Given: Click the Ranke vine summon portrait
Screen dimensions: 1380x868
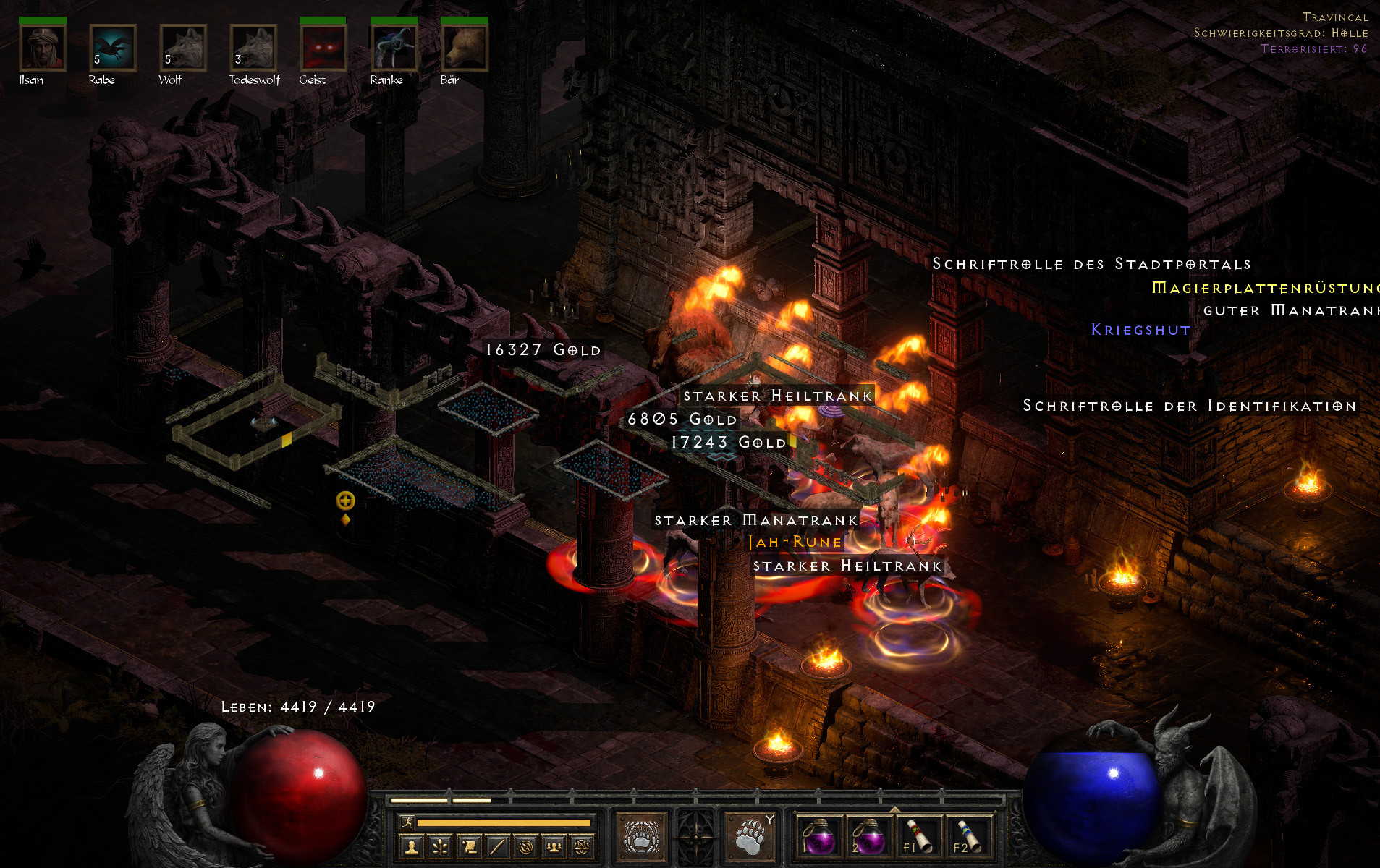Looking at the screenshot, I should (x=393, y=48).
